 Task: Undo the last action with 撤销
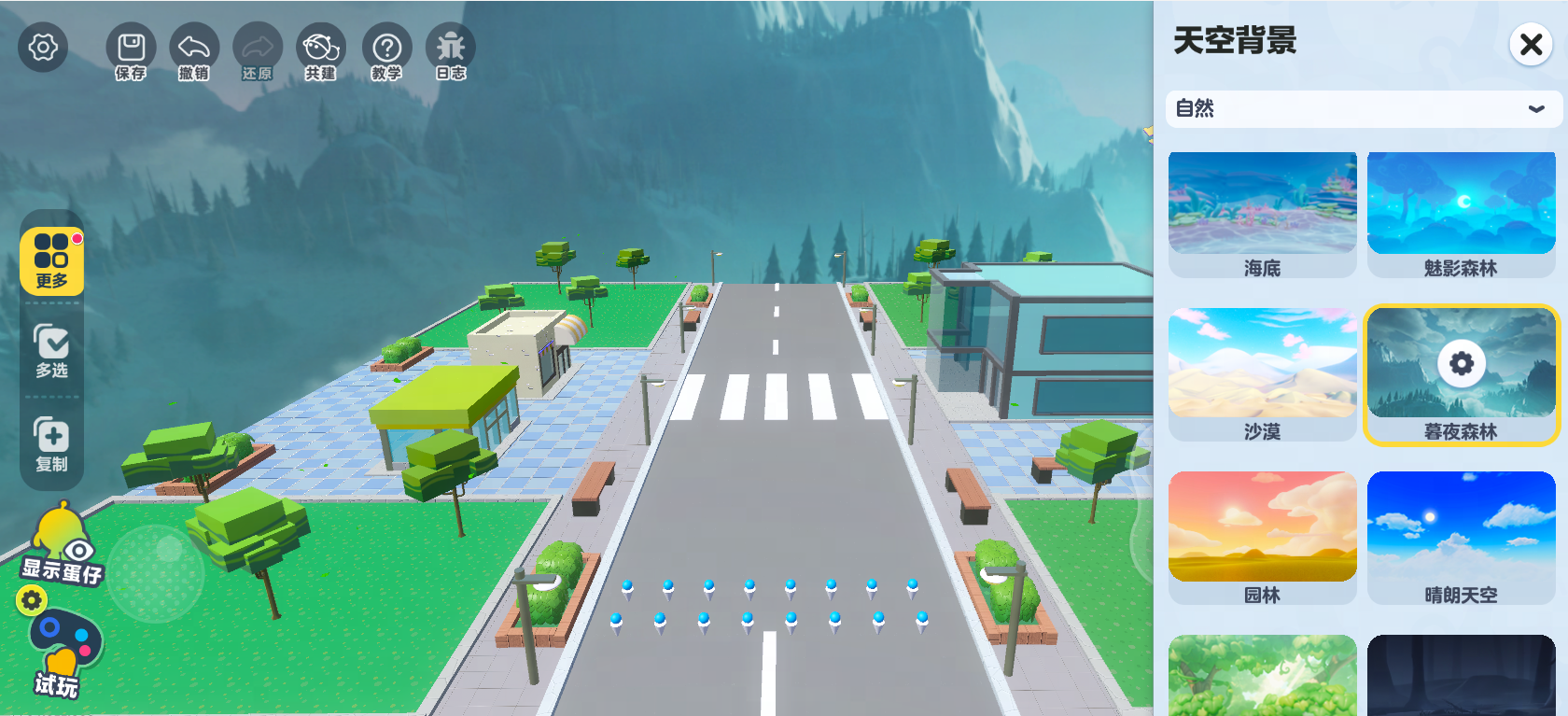pos(194,52)
